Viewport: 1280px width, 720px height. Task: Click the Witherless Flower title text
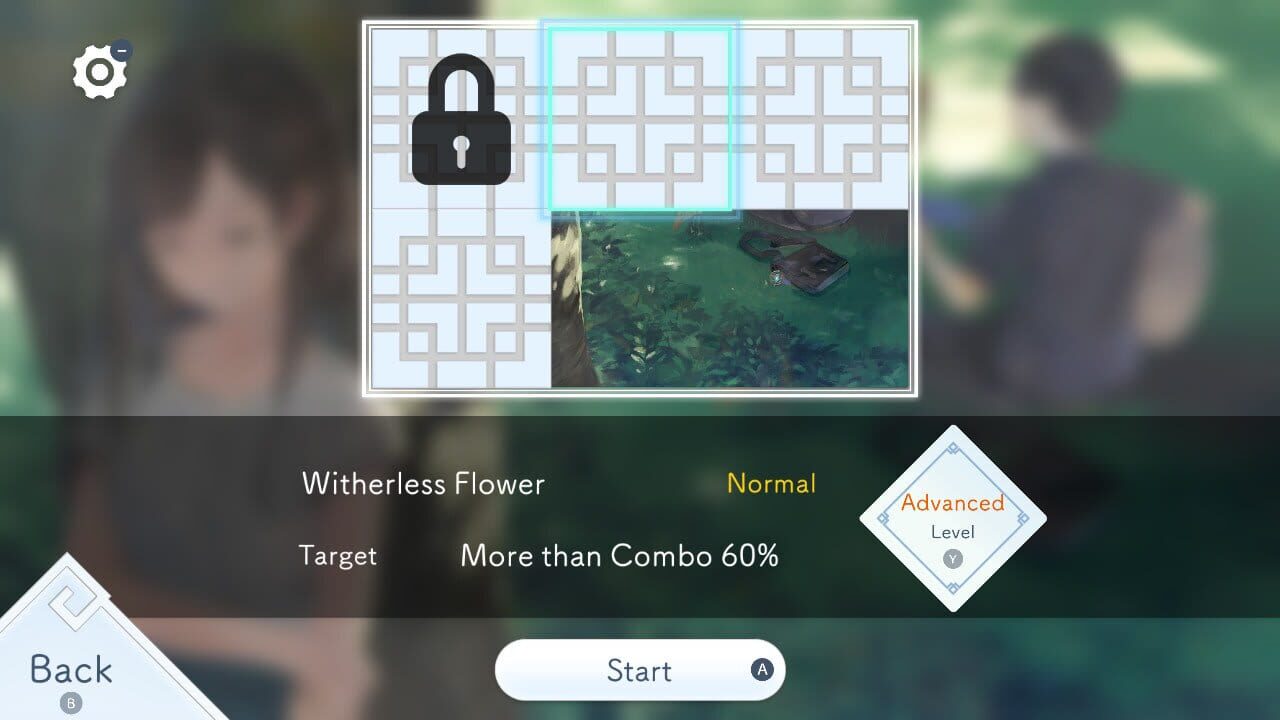pyautogui.click(x=424, y=484)
